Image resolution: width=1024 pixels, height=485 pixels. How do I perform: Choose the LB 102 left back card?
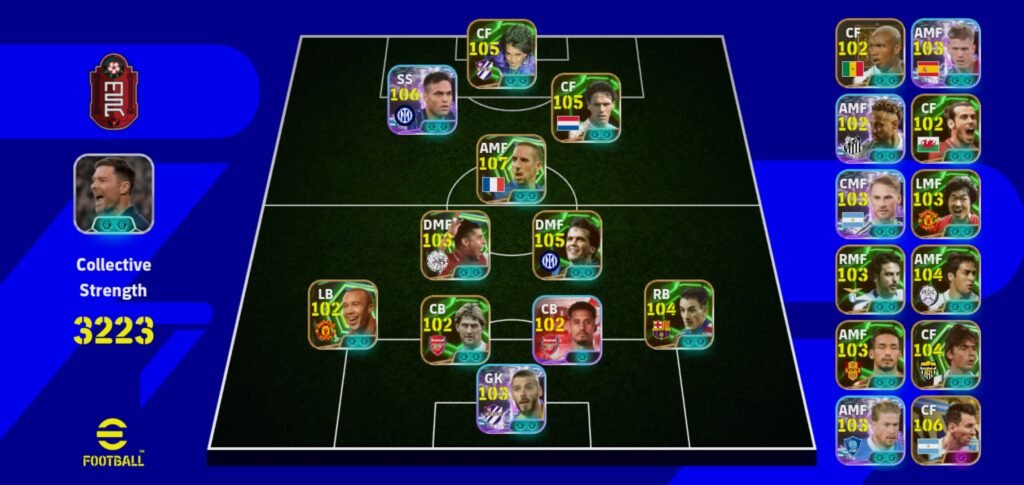click(x=342, y=314)
